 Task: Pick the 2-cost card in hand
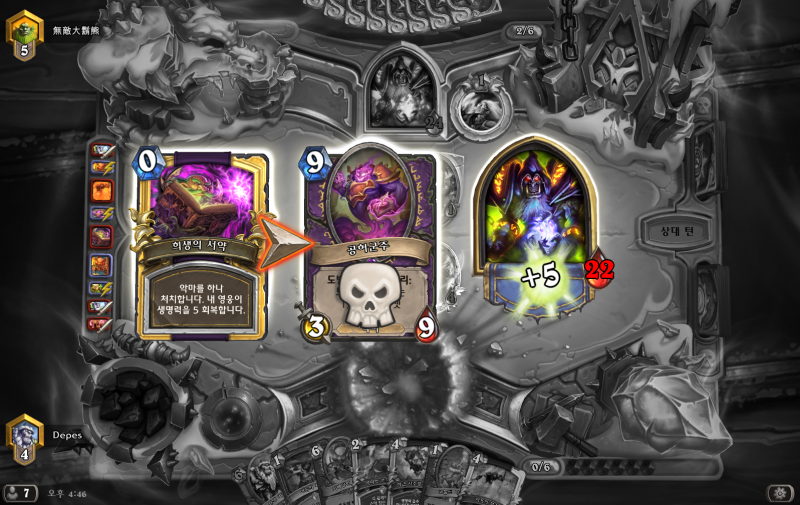tap(364, 476)
